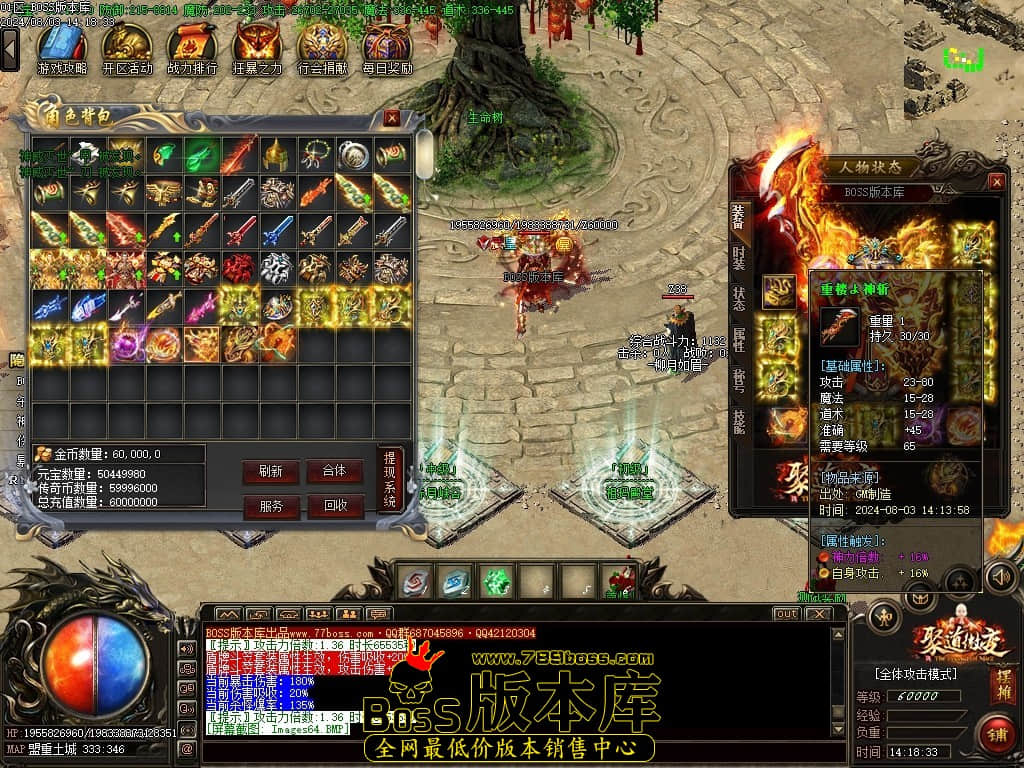
Task: Select the green jade pendant in the bag
Action: click(202, 155)
